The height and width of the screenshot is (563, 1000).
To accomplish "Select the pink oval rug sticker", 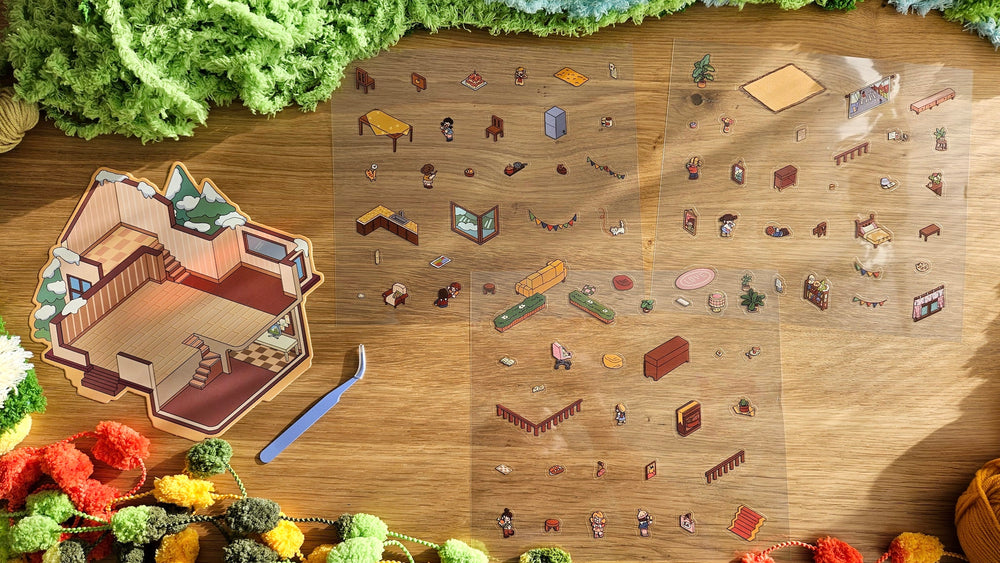I will pyautogui.click(x=694, y=278).
